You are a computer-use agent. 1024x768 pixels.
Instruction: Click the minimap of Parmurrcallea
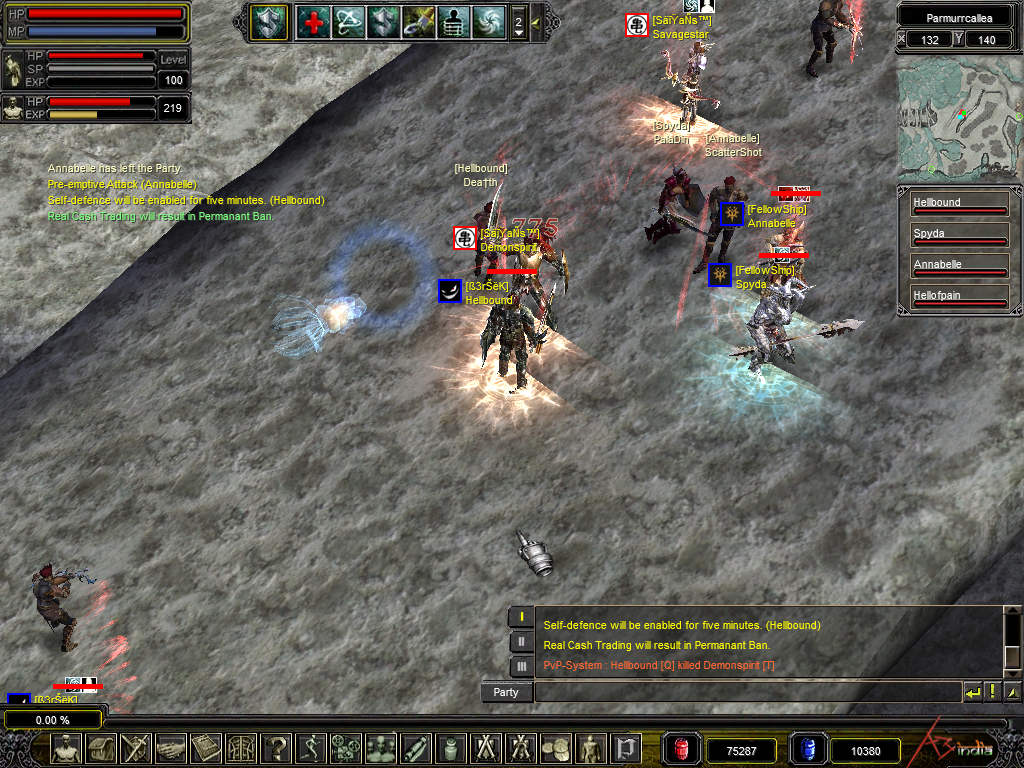[x=959, y=119]
